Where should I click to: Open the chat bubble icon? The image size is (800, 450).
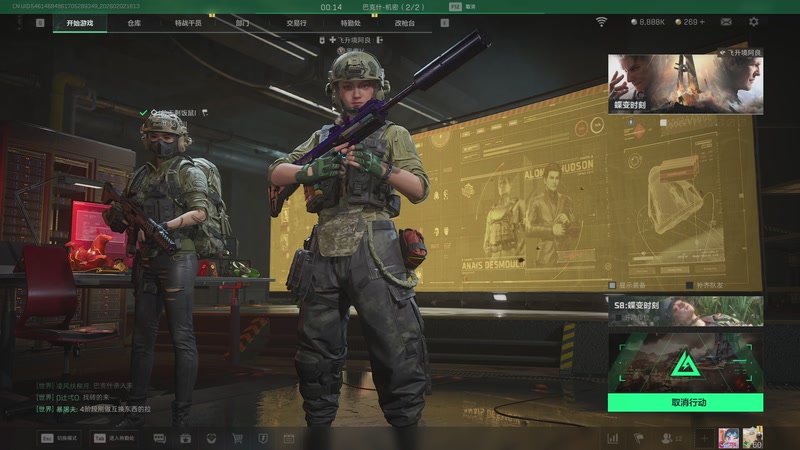(159, 438)
